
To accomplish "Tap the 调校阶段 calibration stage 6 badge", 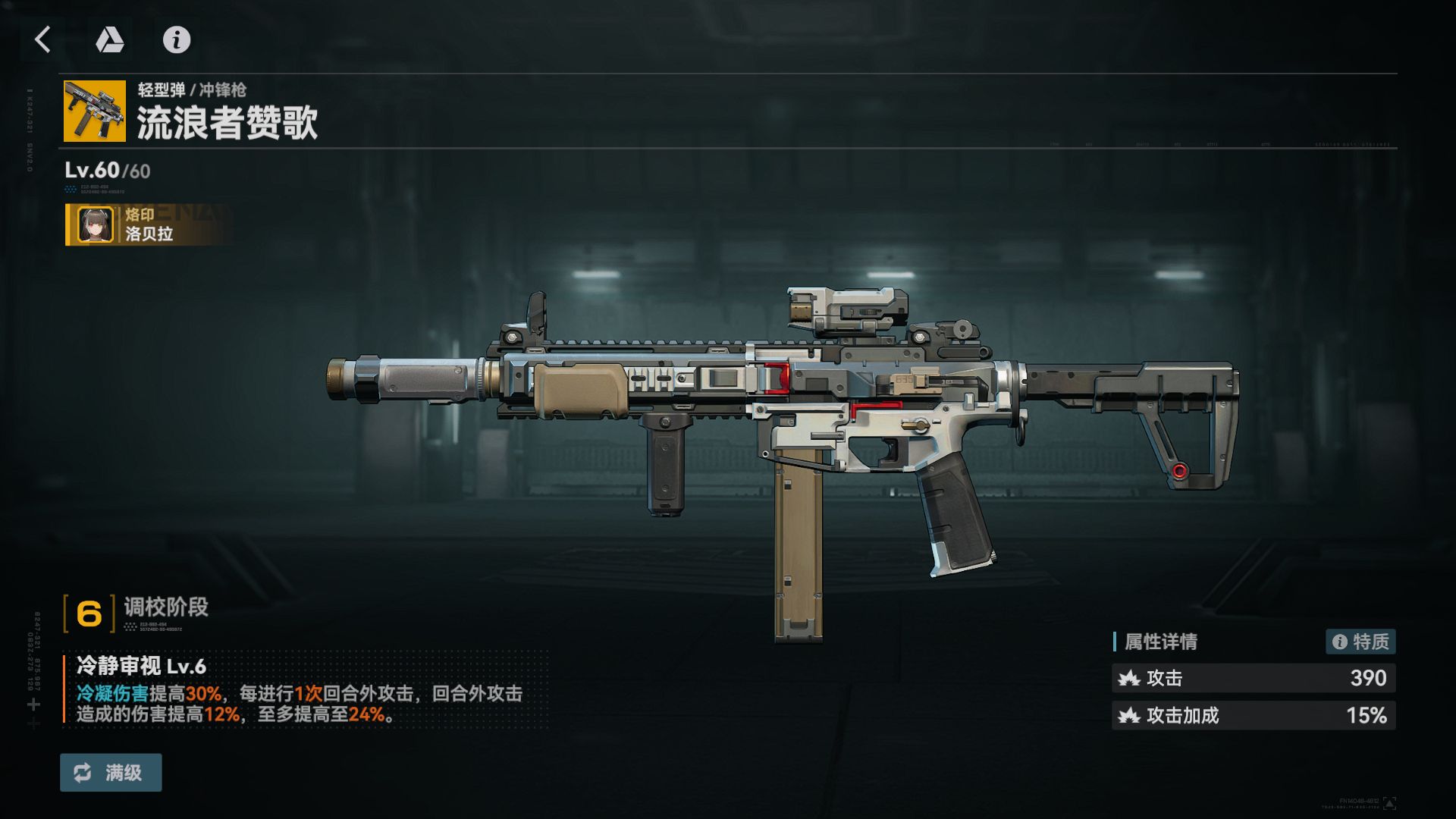I will [89, 613].
